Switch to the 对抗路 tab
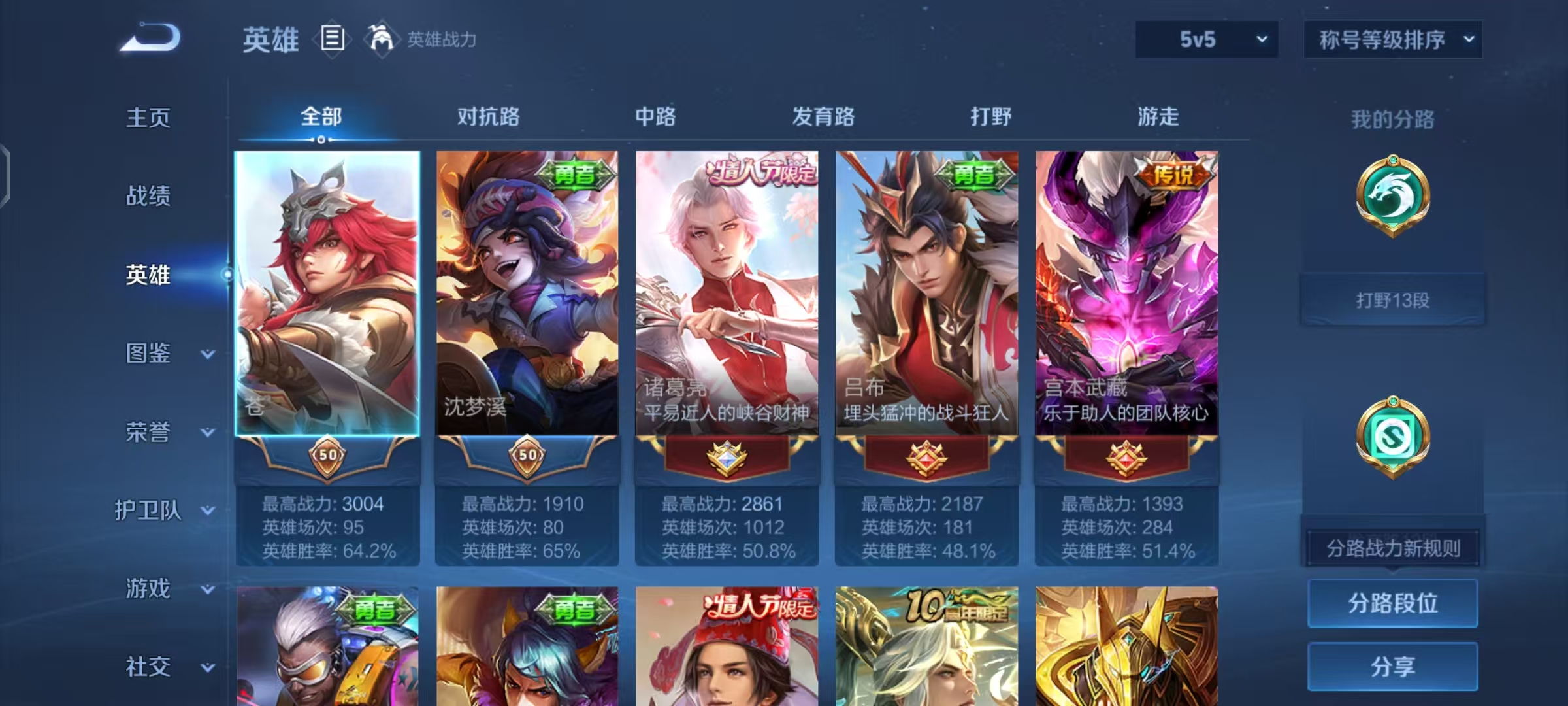Viewport: 1568px width, 706px height. click(x=489, y=117)
